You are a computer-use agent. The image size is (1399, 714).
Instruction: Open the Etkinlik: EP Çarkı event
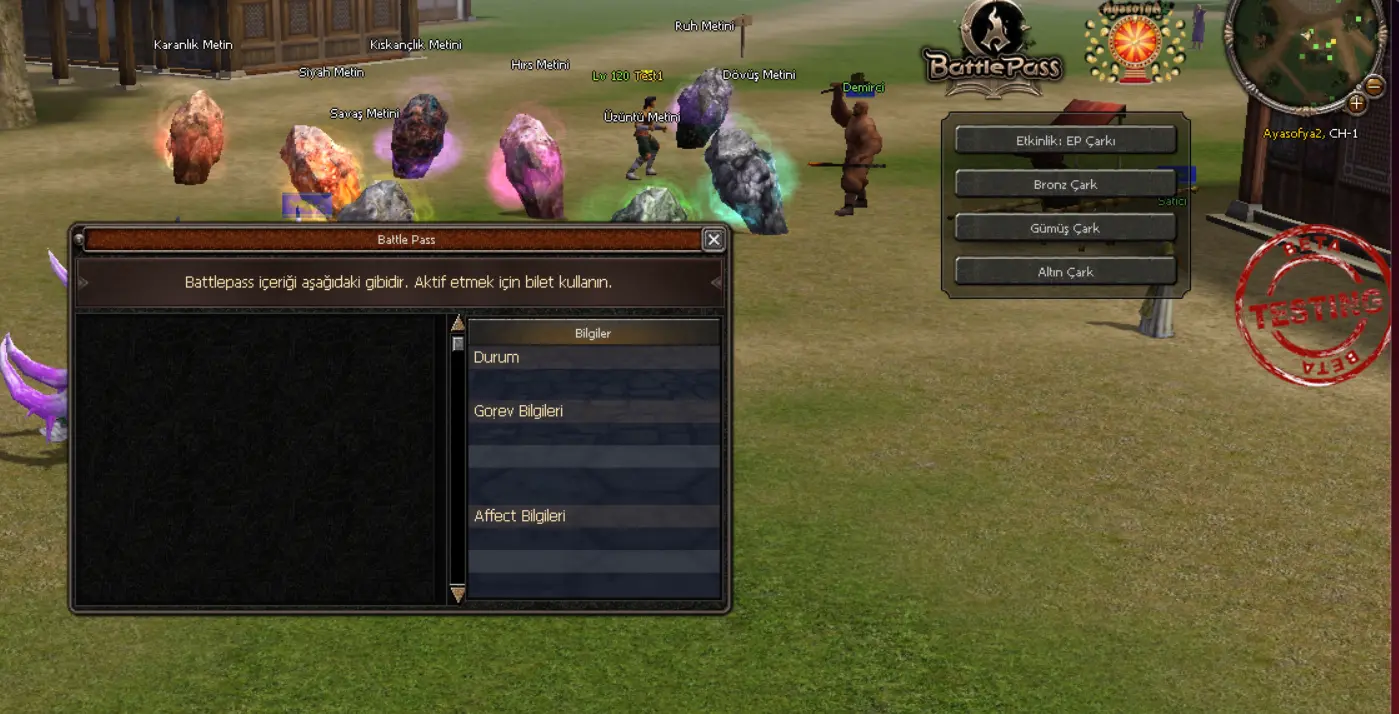pyautogui.click(x=1065, y=141)
